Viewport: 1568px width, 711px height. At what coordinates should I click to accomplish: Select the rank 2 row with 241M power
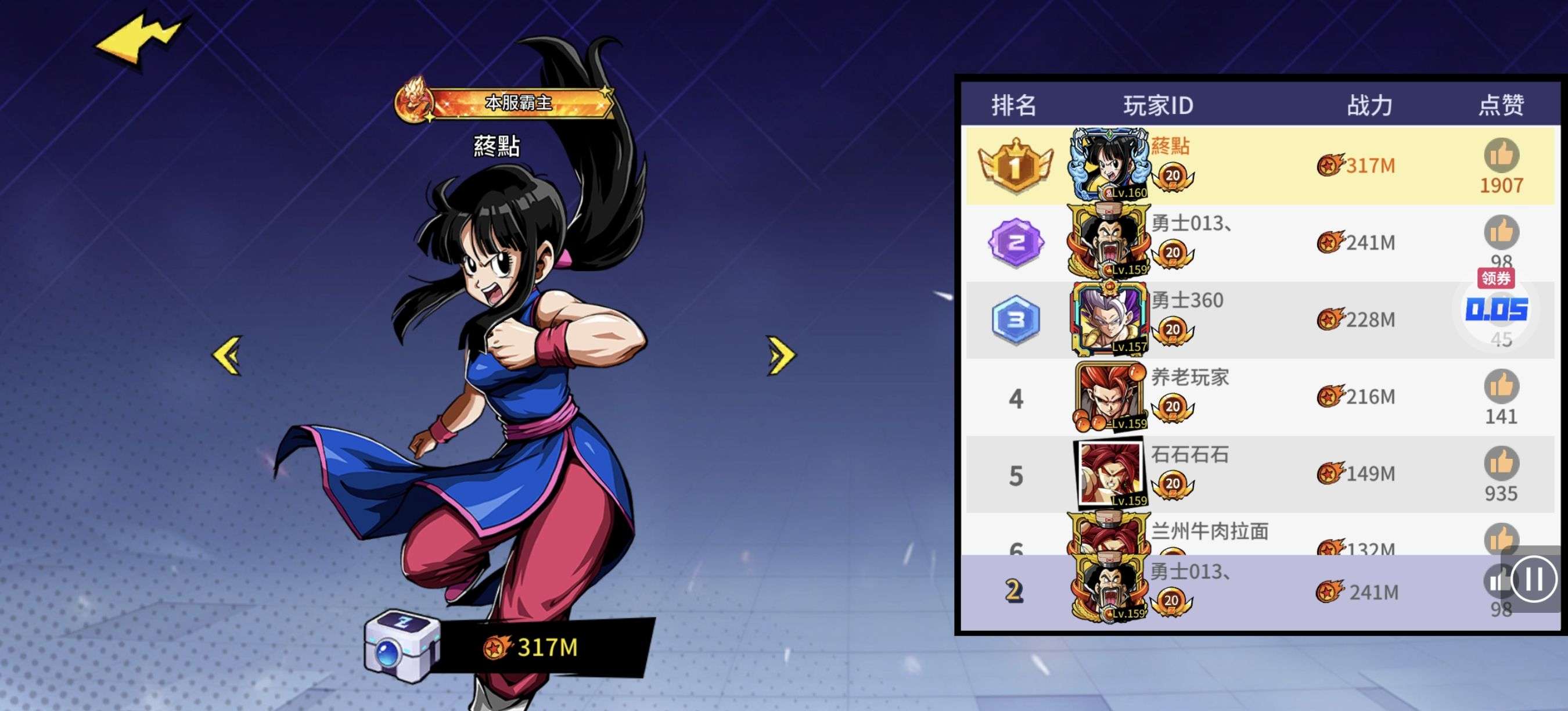(x=1248, y=242)
